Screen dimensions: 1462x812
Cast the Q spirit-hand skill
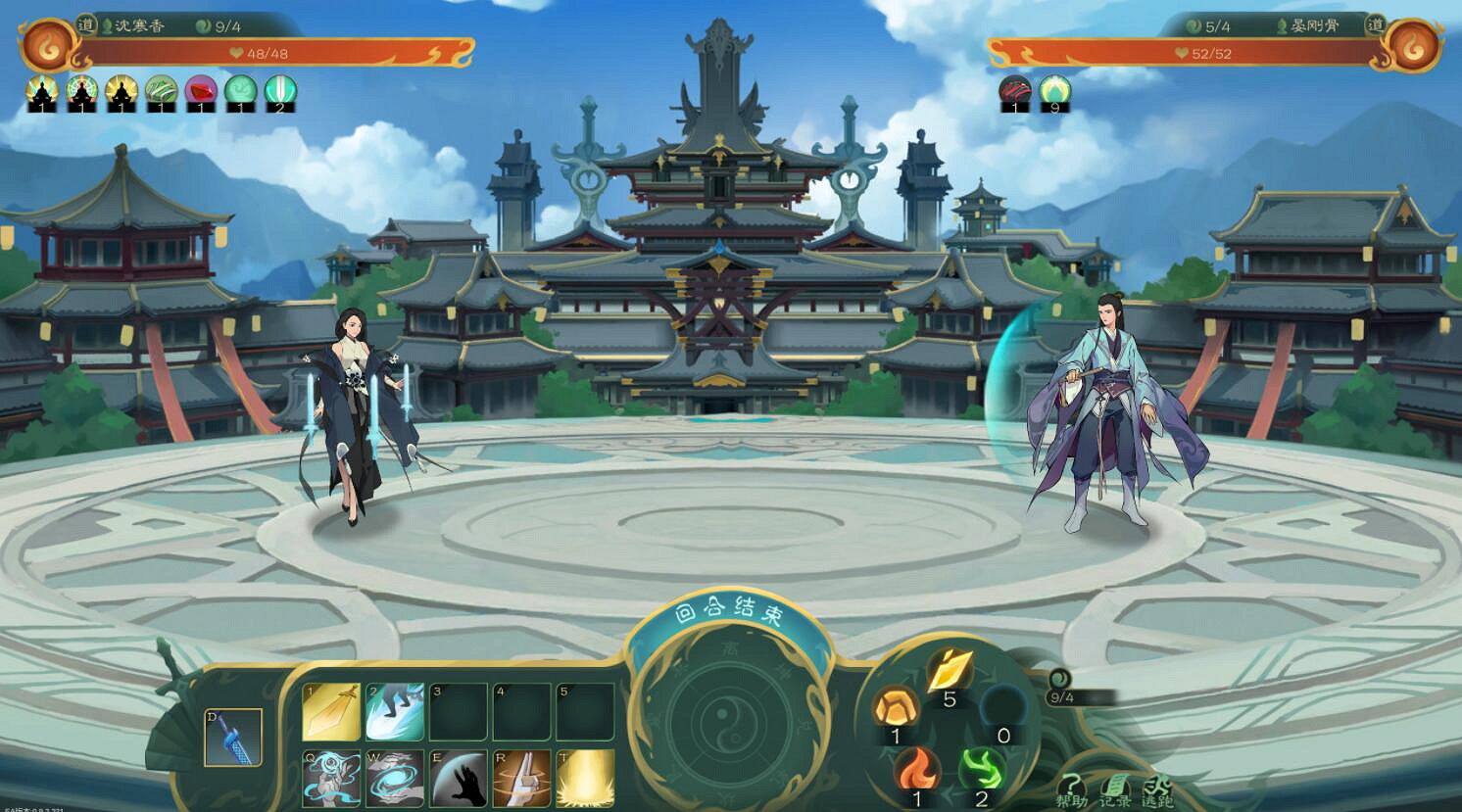coord(332,777)
